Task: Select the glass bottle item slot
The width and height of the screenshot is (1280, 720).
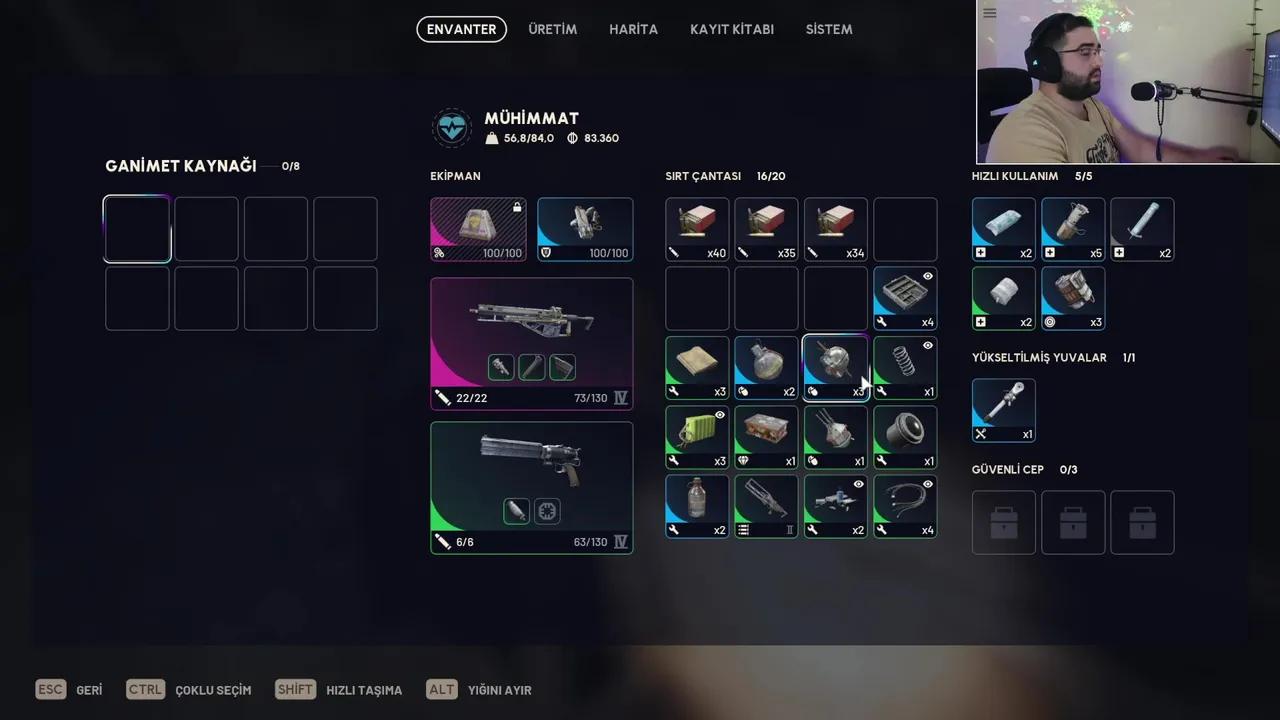Action: point(697,506)
